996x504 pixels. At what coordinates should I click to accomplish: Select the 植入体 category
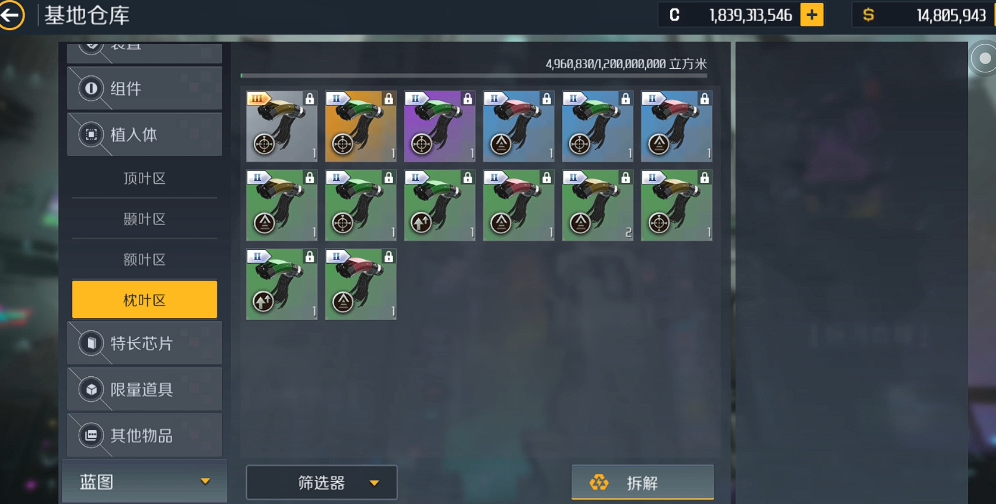point(144,134)
